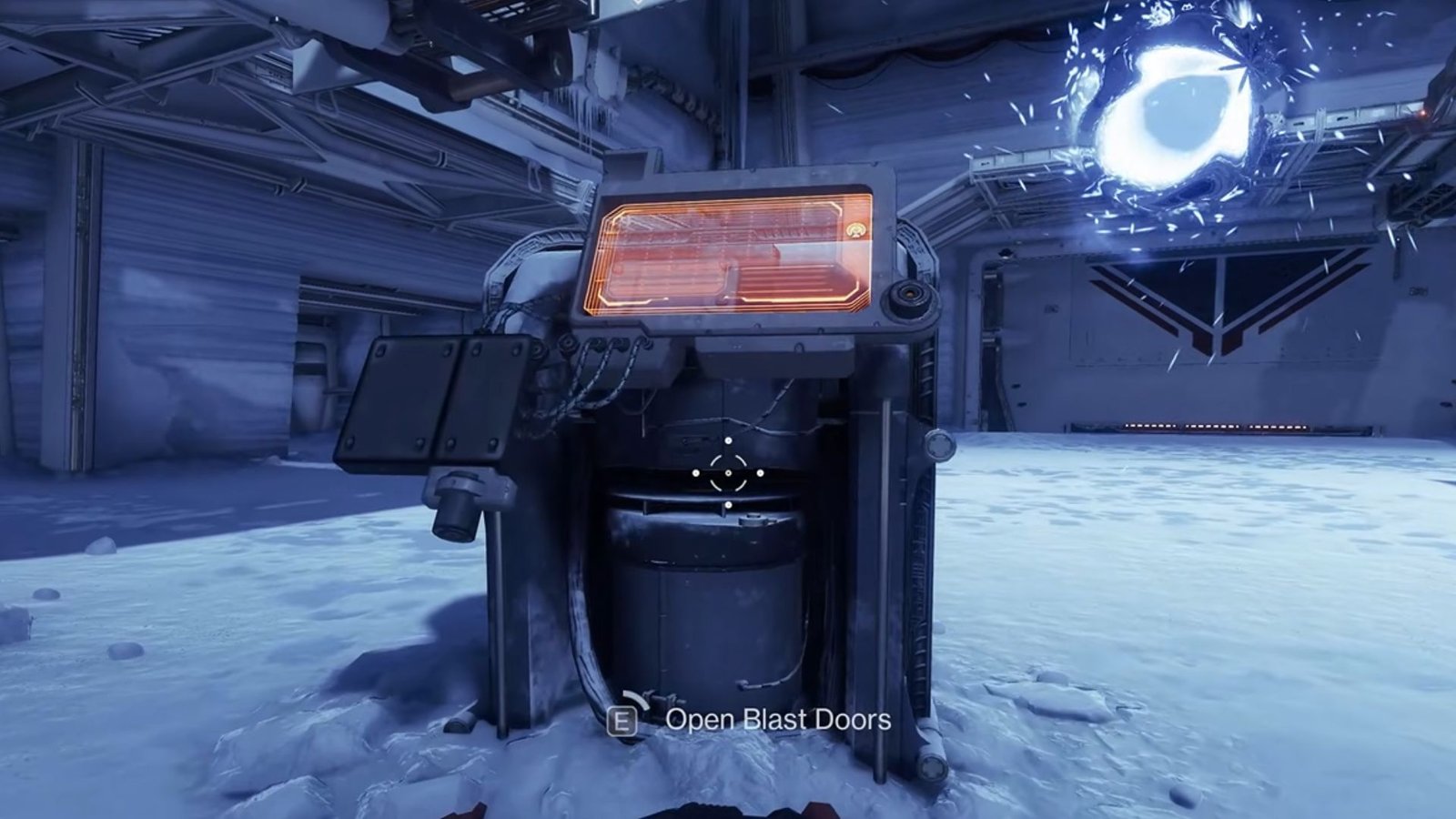Click the curved progress arc above the E prompt
This screenshot has height=819, width=1456.
(635, 701)
